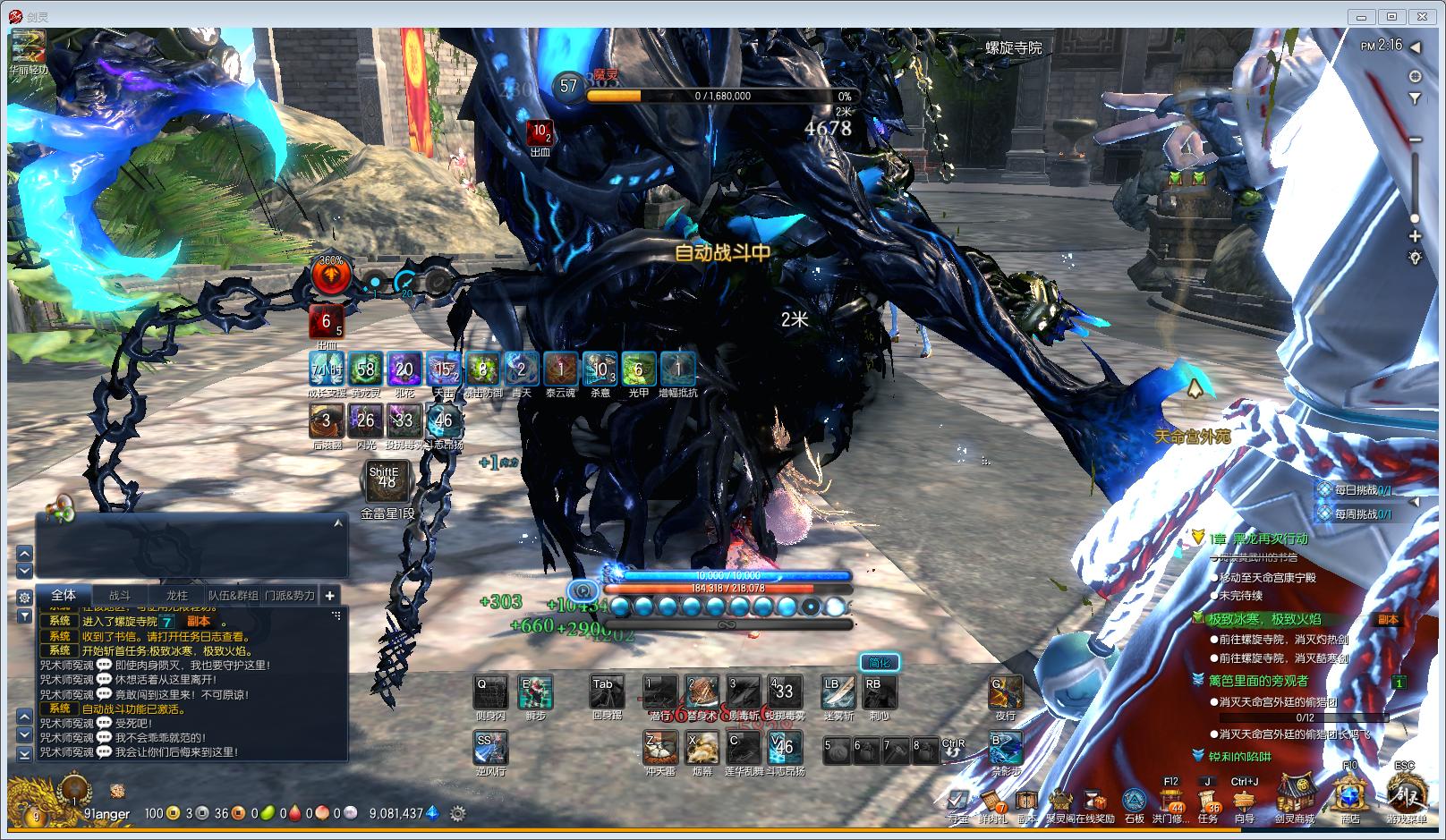Select the 极致冰寒，极致火焰 quest entry

(x=1264, y=619)
